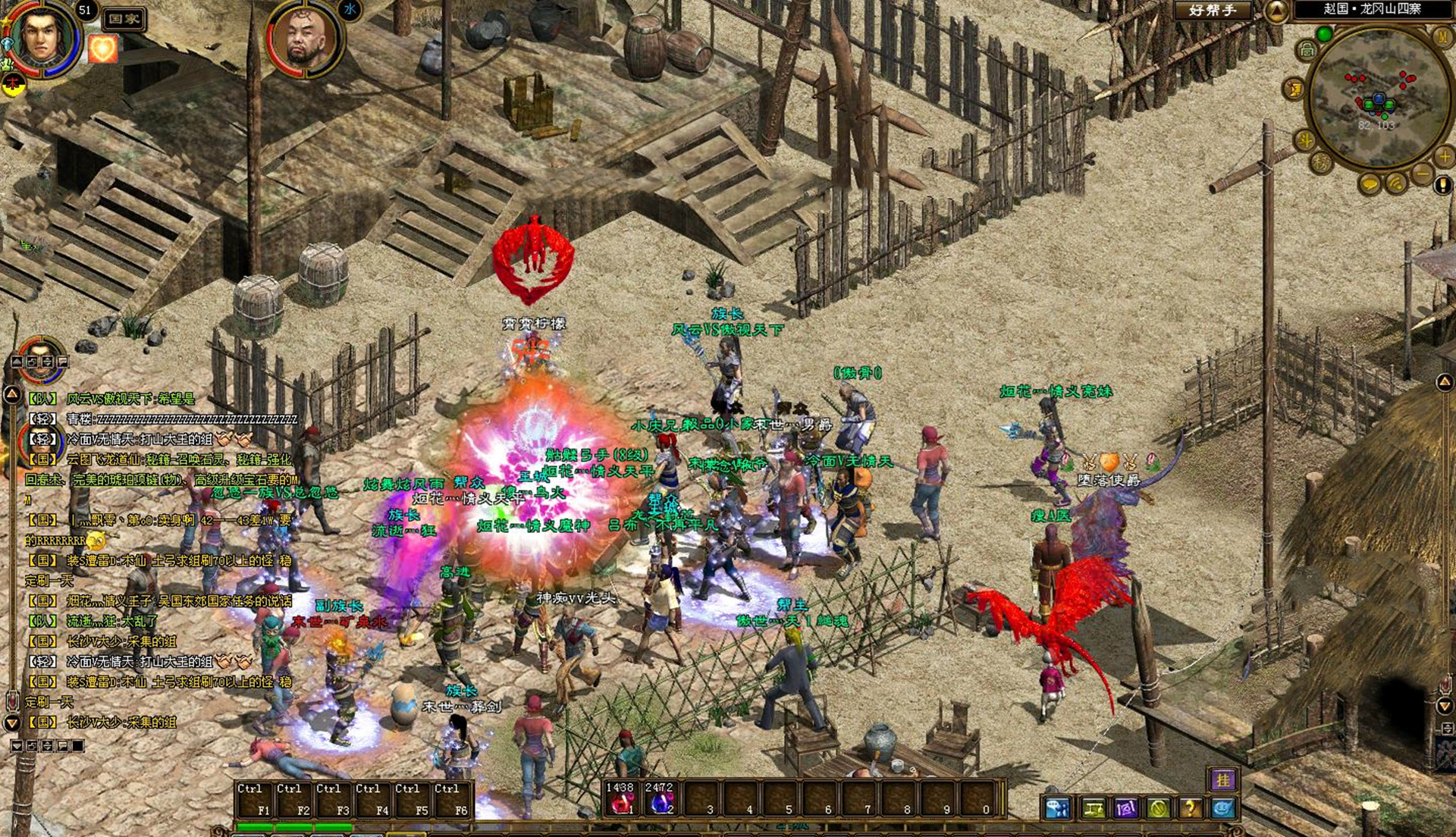Click the M map button on minimap
Image resolution: width=1456 pixels, height=837 pixels.
[x=1441, y=36]
